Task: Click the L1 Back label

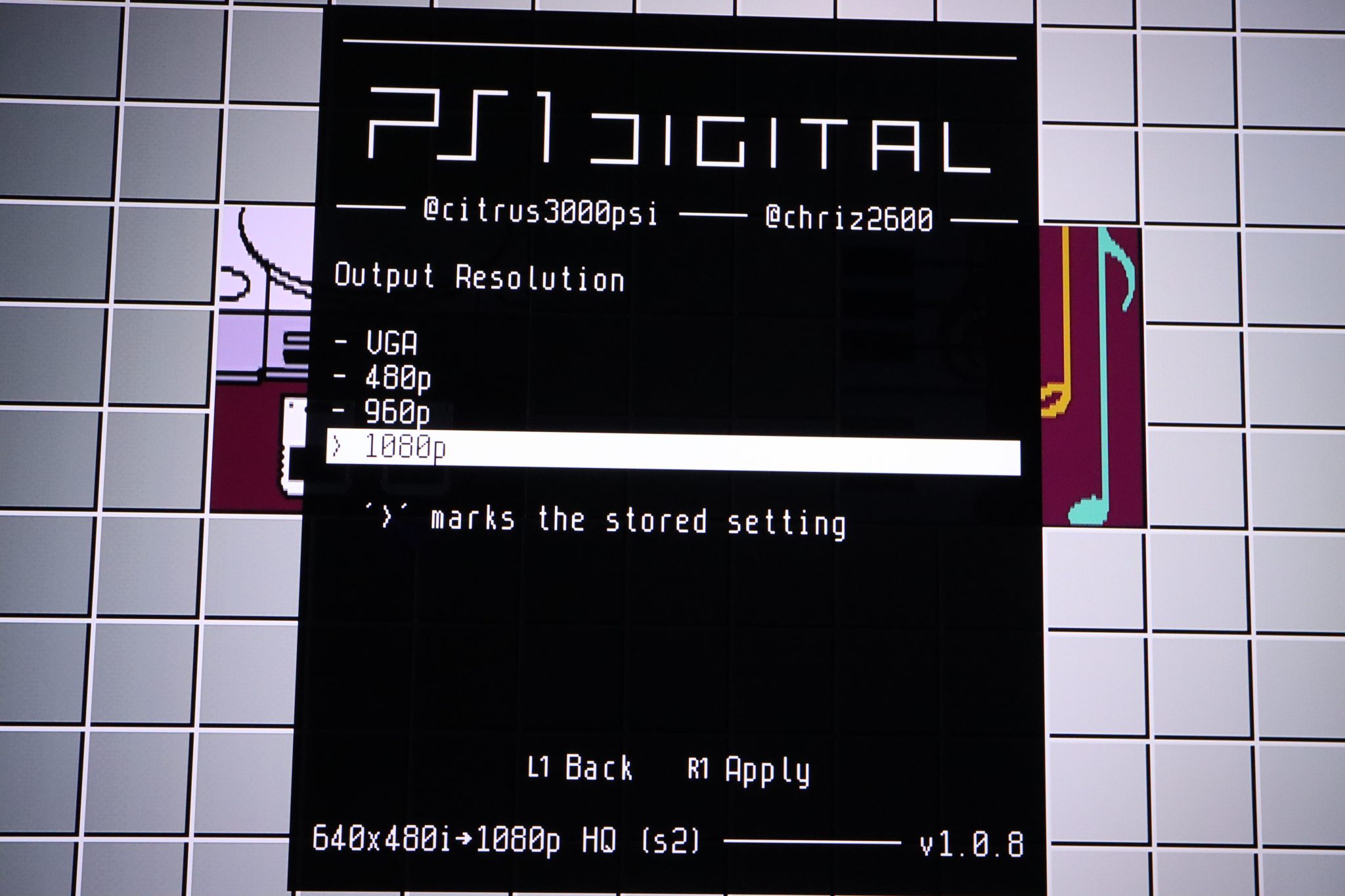Action: (581, 767)
